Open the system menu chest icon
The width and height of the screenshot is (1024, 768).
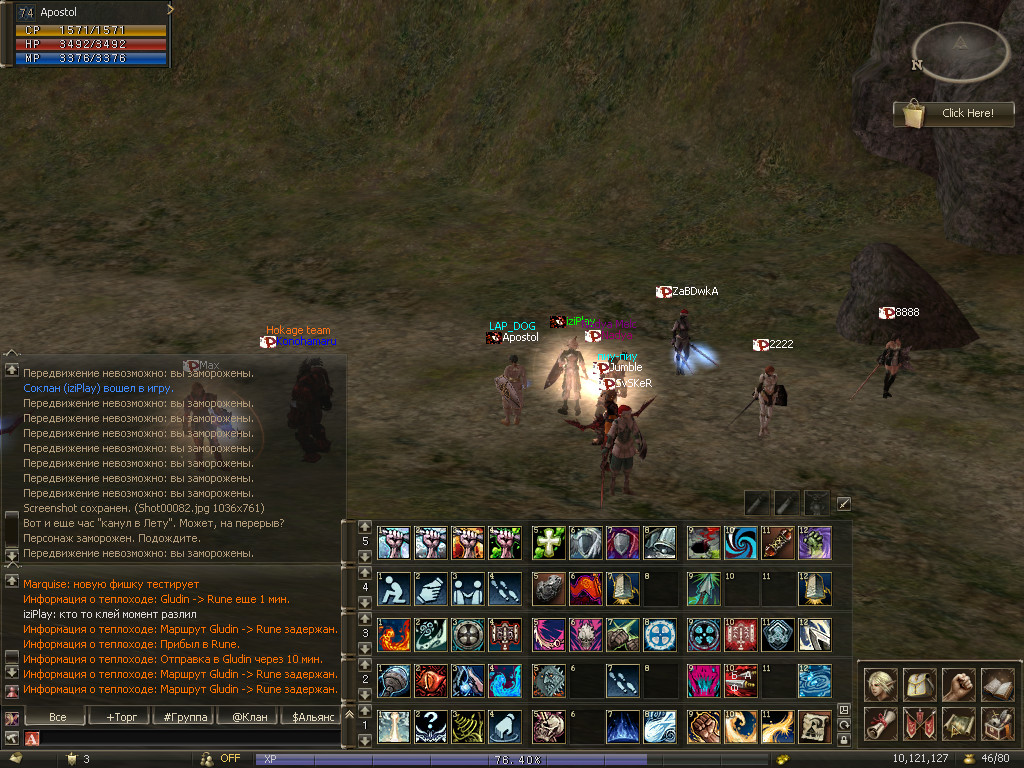(999, 723)
